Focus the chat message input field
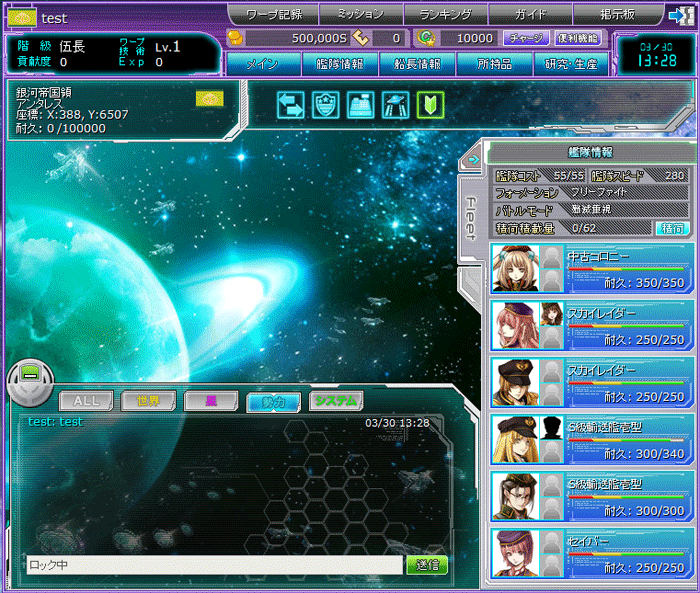The height and width of the screenshot is (593, 700). (213, 565)
